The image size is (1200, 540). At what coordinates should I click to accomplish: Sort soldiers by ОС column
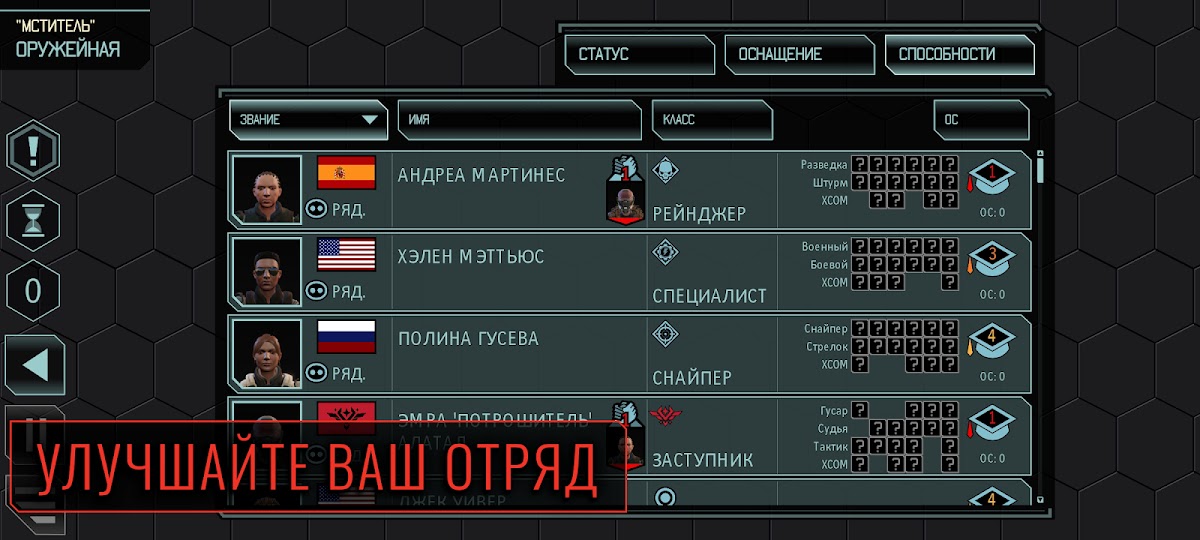(981, 120)
